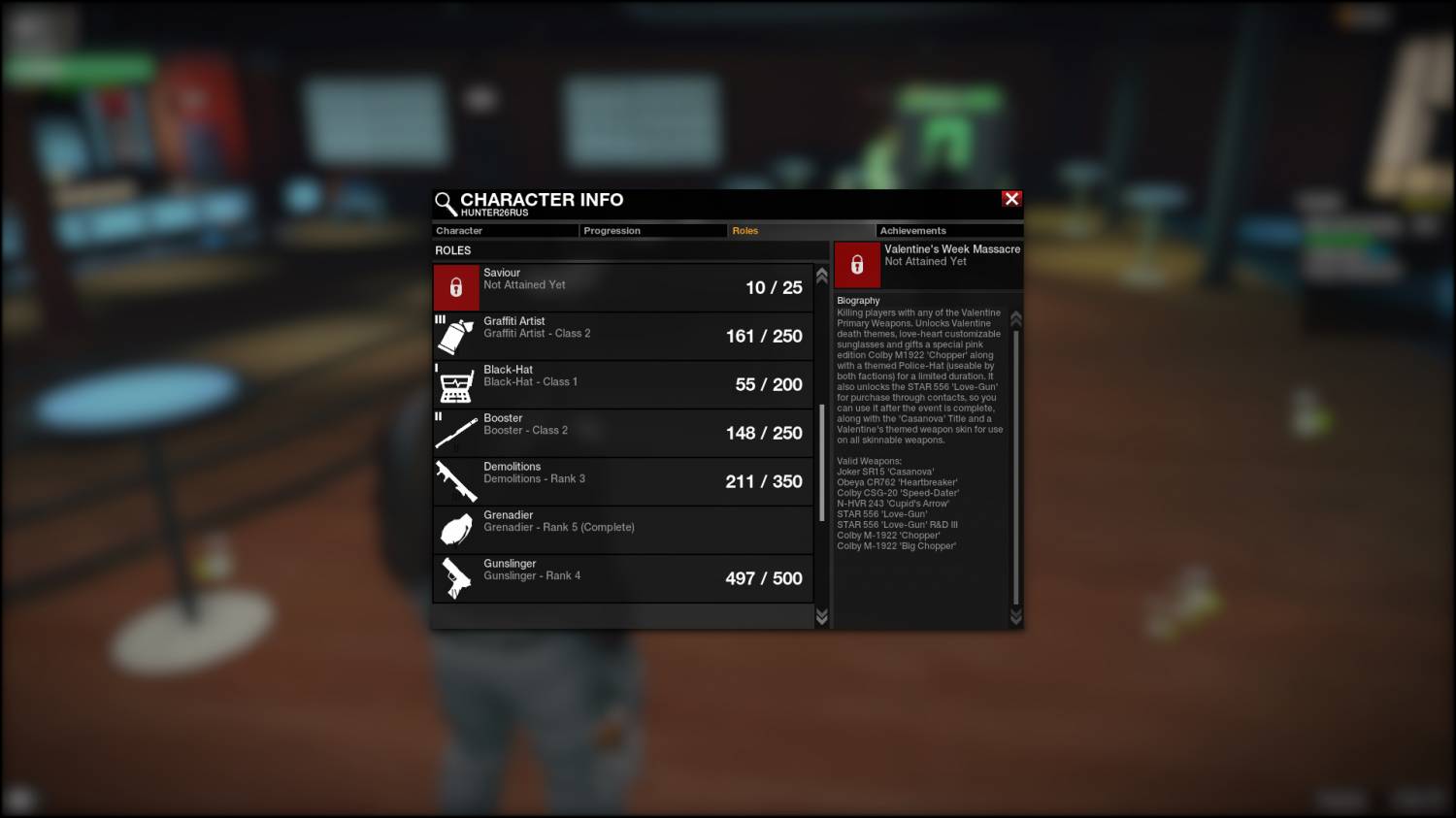The height and width of the screenshot is (818, 1456).
Task: Switch to the Character tab
Action: (x=505, y=231)
